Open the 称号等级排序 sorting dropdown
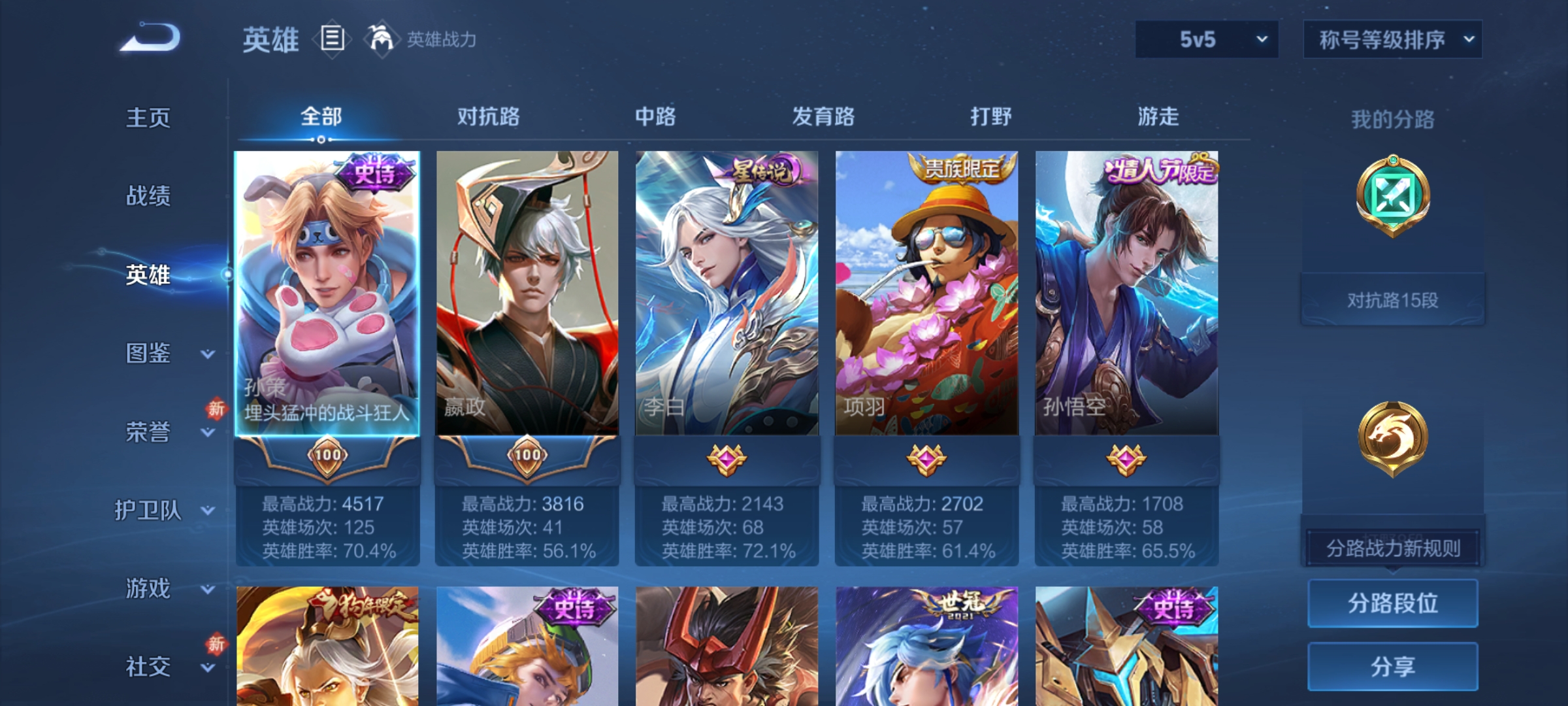Image resolution: width=1568 pixels, height=706 pixels. point(1393,41)
